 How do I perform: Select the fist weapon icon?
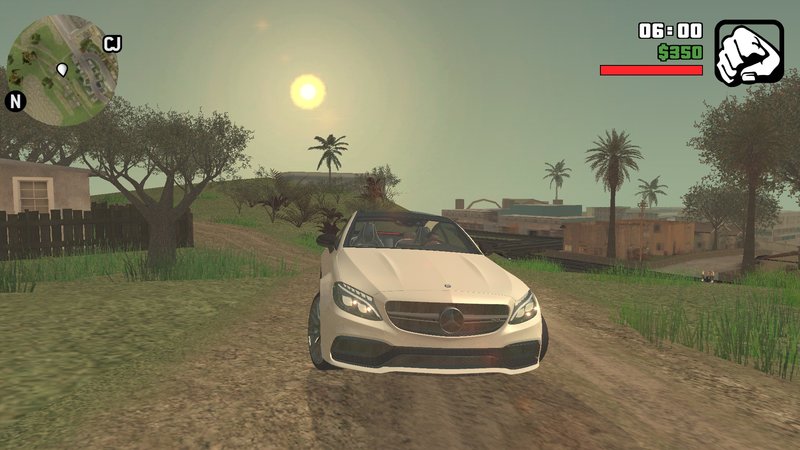[747, 53]
